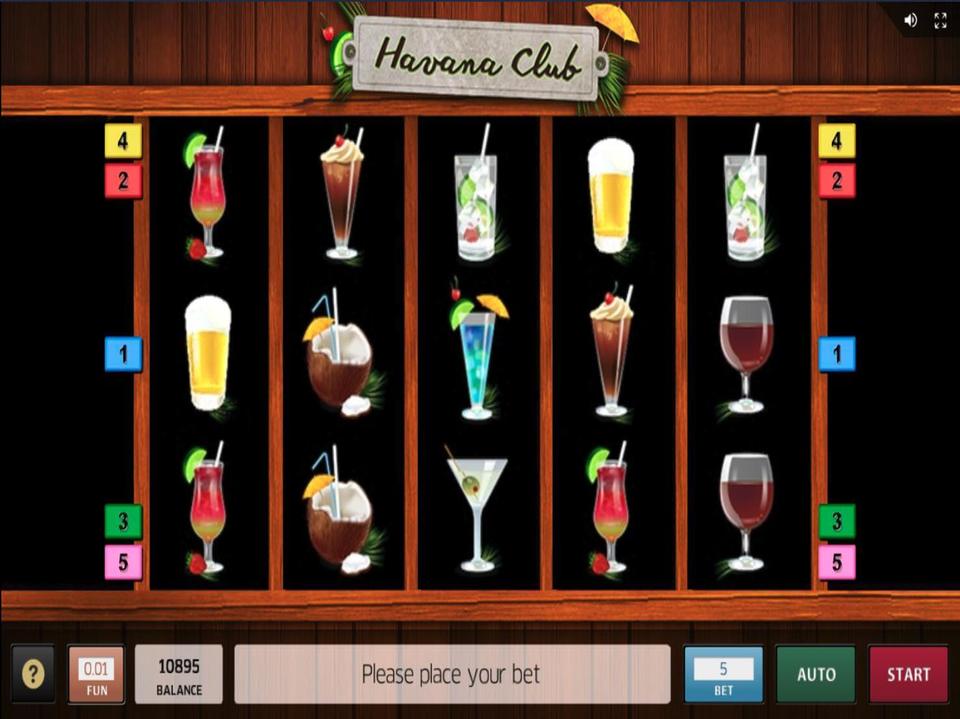Spin the reels with START
960x719 pixels.
[x=907, y=674]
